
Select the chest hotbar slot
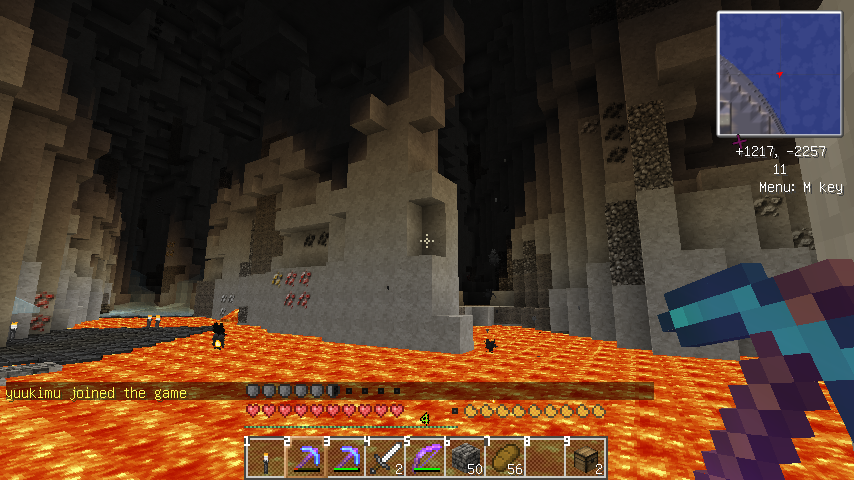point(586,458)
